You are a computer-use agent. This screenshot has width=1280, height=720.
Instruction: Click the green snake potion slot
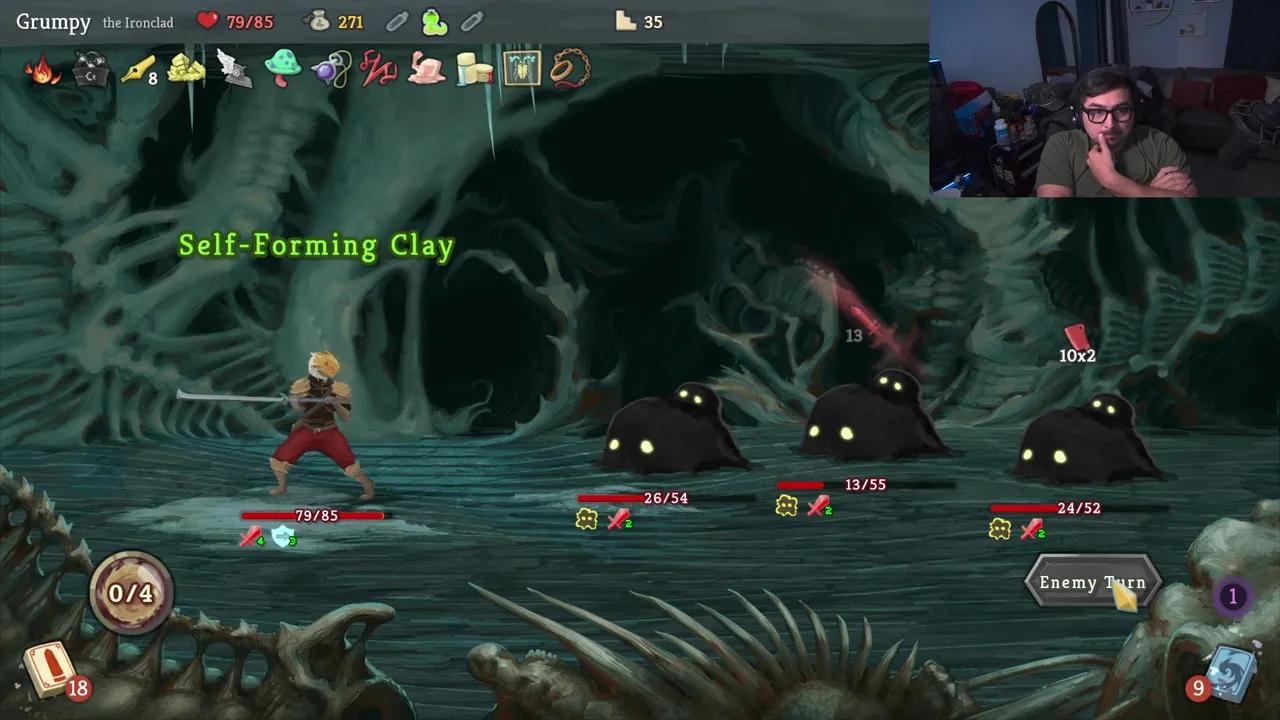click(434, 21)
